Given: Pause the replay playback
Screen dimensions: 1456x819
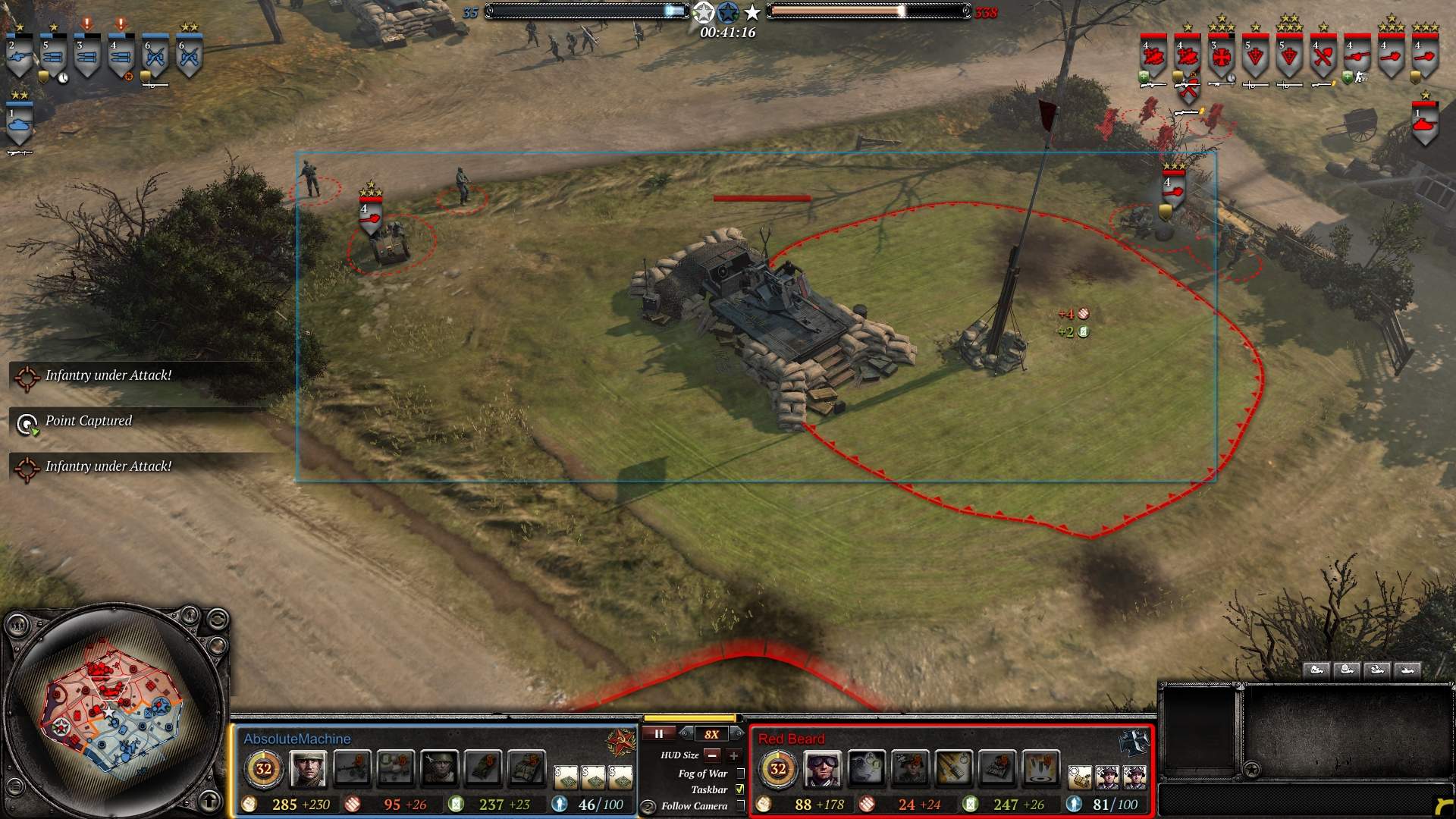Looking at the screenshot, I should (658, 734).
